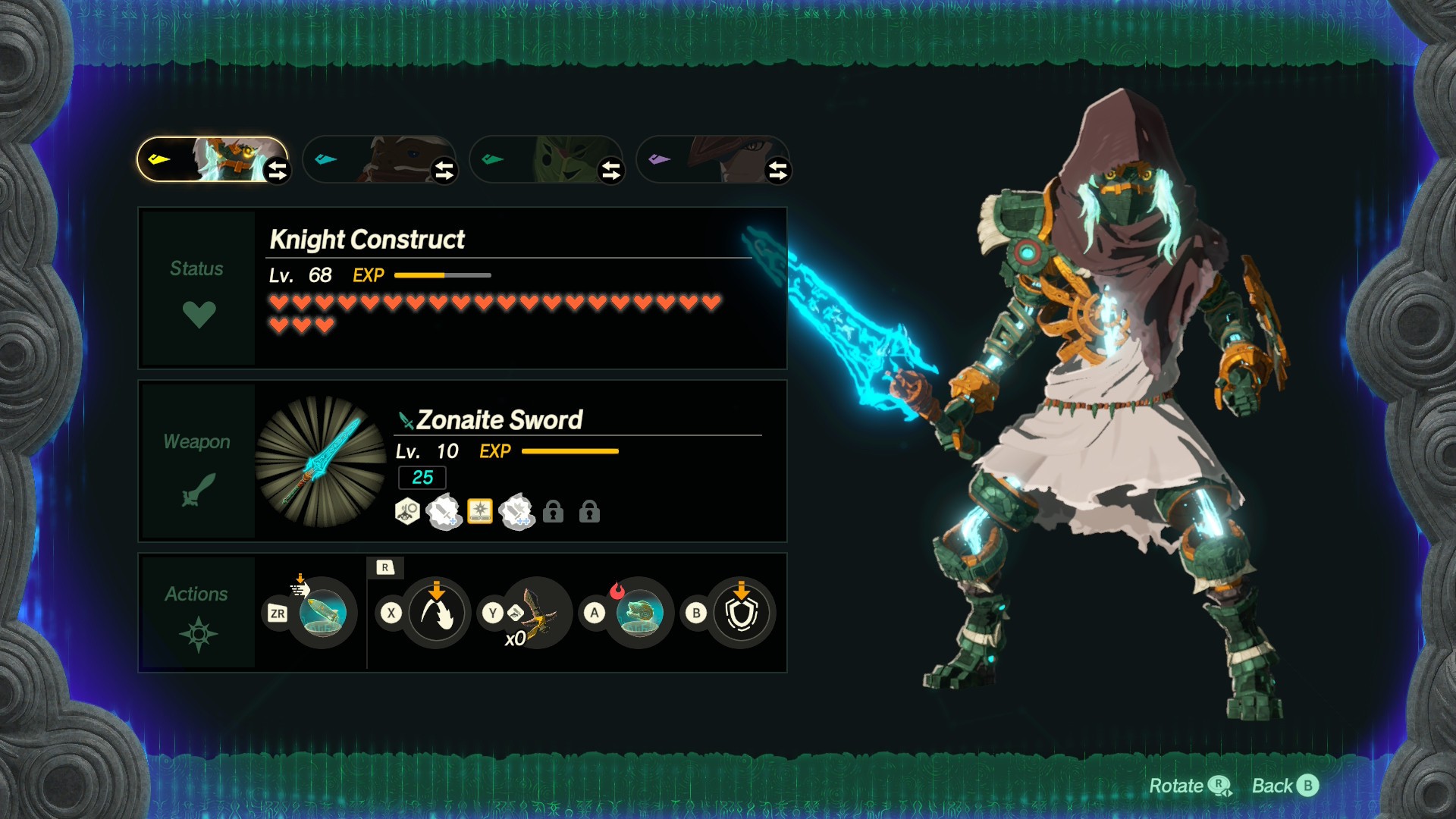The height and width of the screenshot is (819, 1456).
Task: Inspect the sword seal with double plus
Action: (x=517, y=512)
